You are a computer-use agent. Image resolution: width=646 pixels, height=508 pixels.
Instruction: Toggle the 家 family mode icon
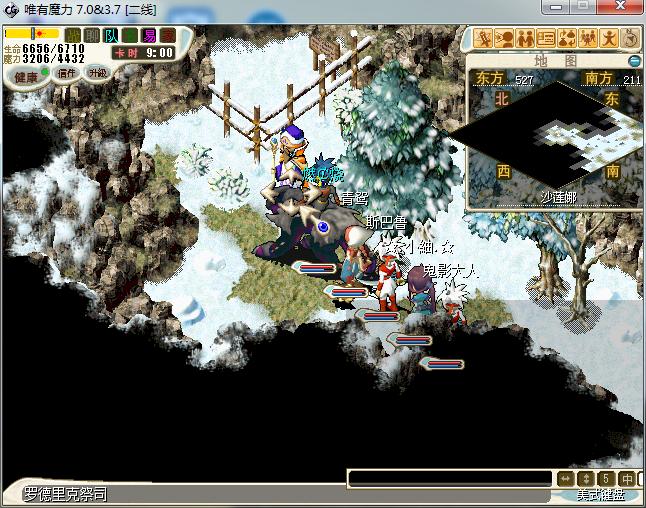click(168, 36)
